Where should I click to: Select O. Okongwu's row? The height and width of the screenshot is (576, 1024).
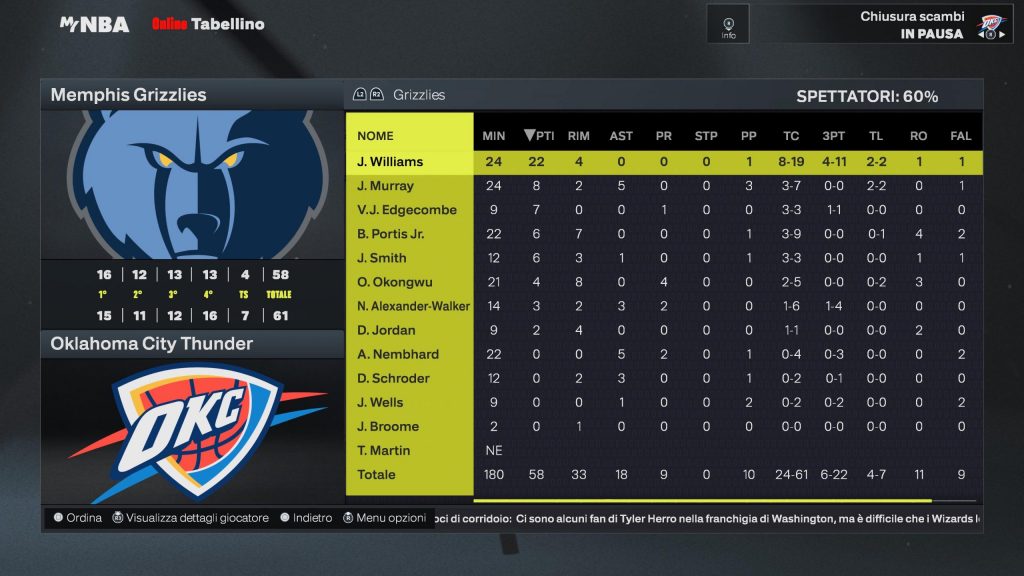point(394,282)
